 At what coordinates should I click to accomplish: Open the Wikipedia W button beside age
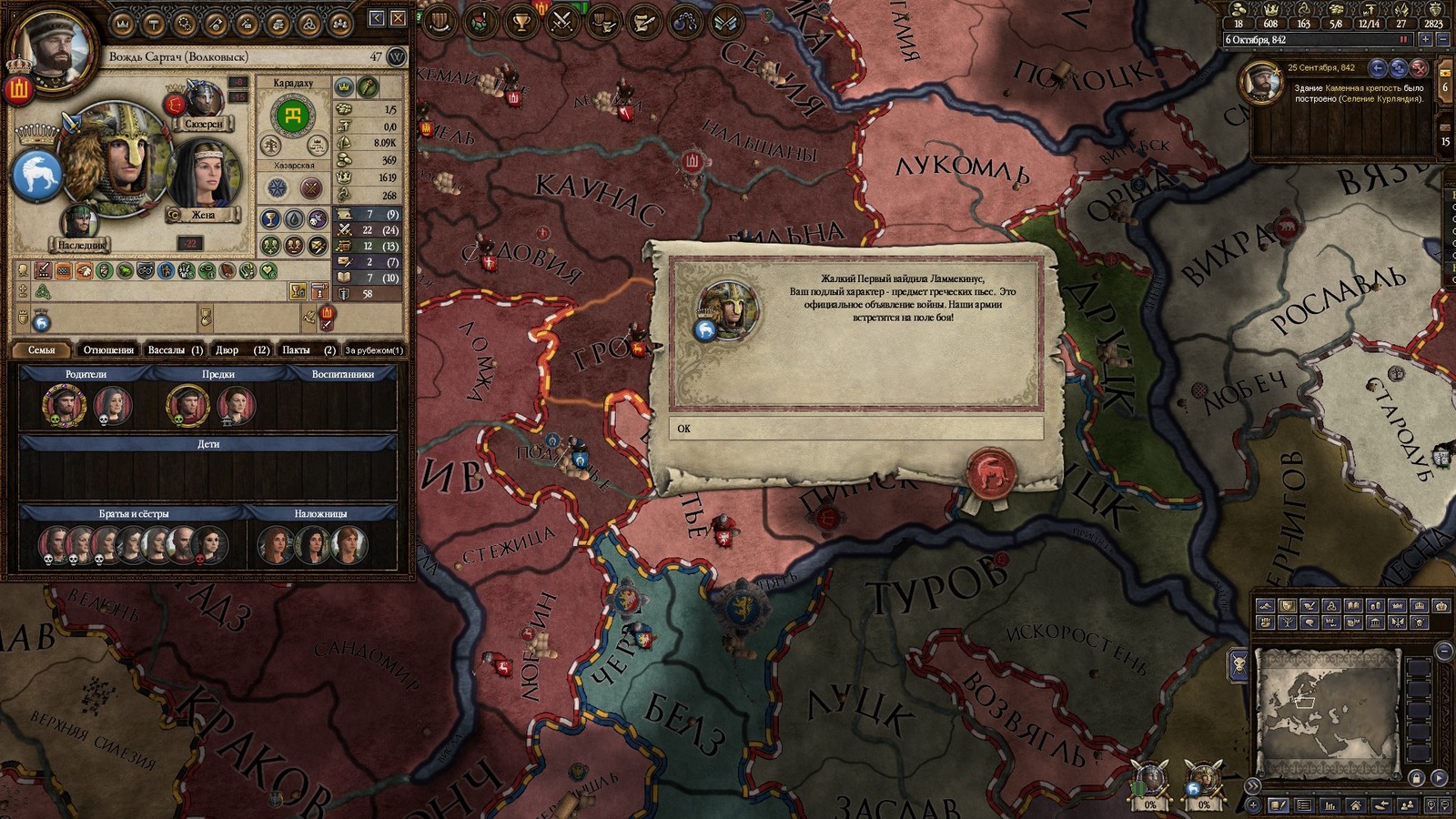click(397, 57)
